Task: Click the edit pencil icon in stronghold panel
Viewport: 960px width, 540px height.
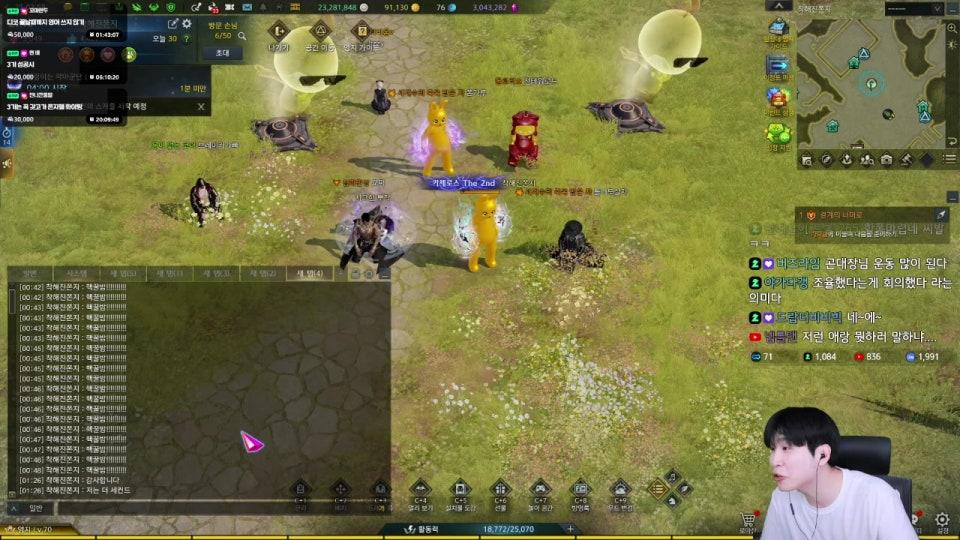Action: [172, 23]
